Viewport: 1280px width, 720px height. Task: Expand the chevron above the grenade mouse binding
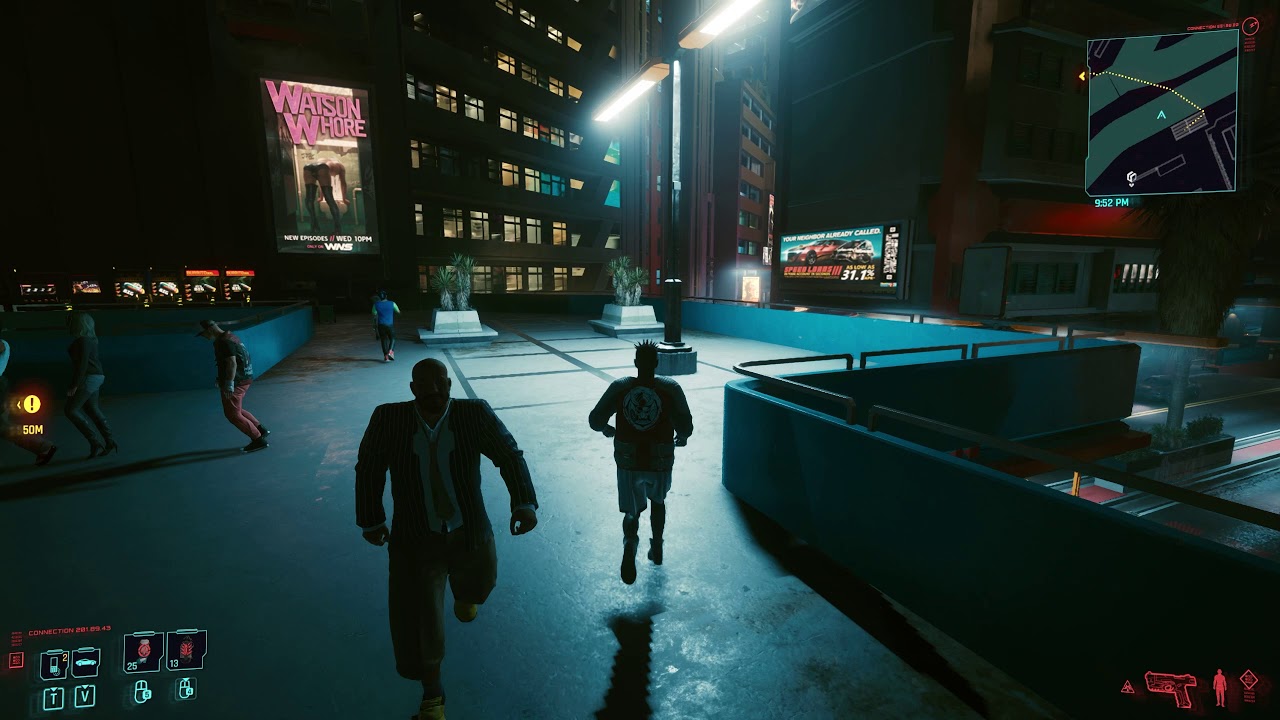pyautogui.click(x=186, y=680)
